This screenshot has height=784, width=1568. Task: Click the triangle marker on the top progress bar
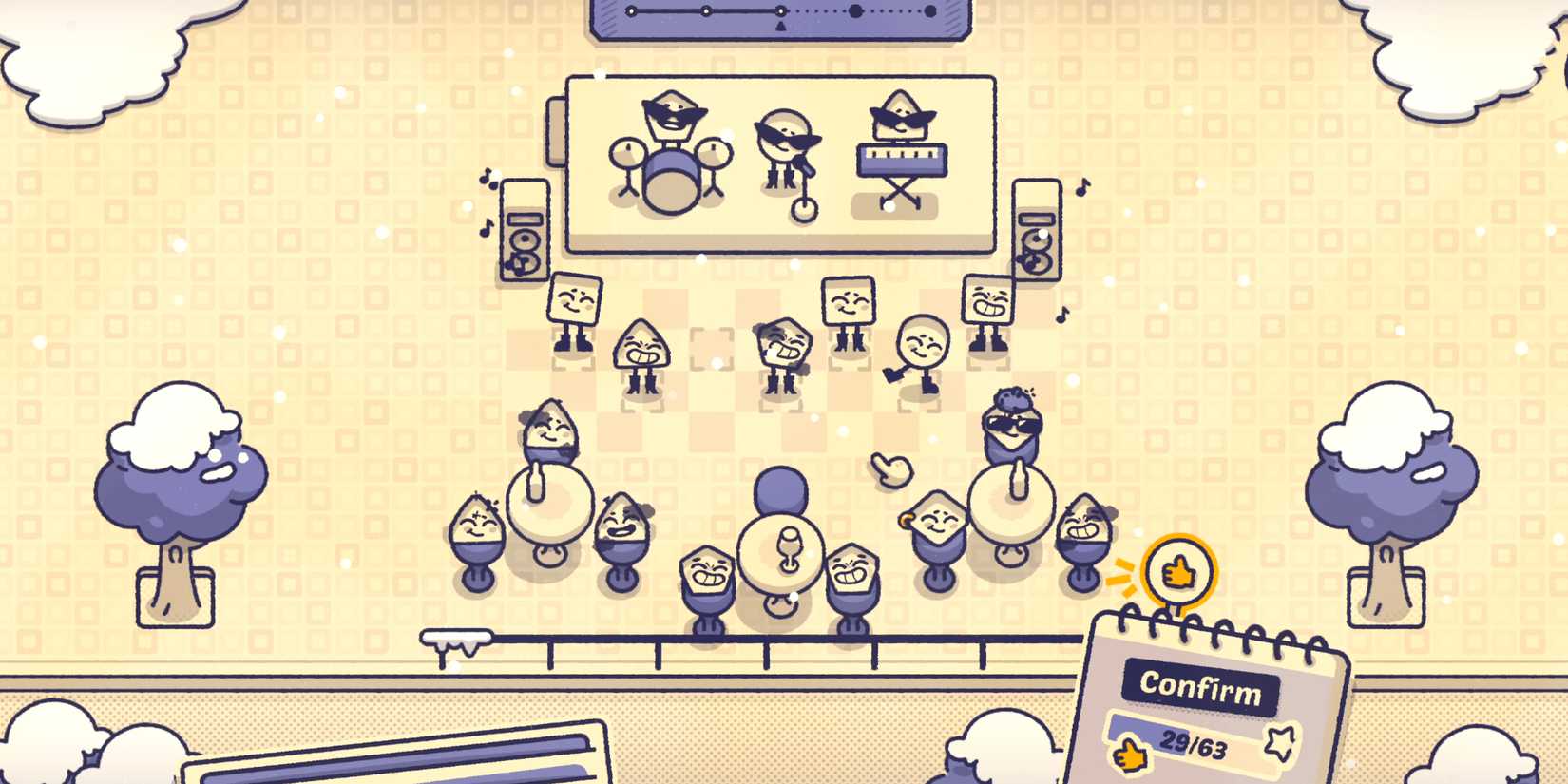[782, 26]
